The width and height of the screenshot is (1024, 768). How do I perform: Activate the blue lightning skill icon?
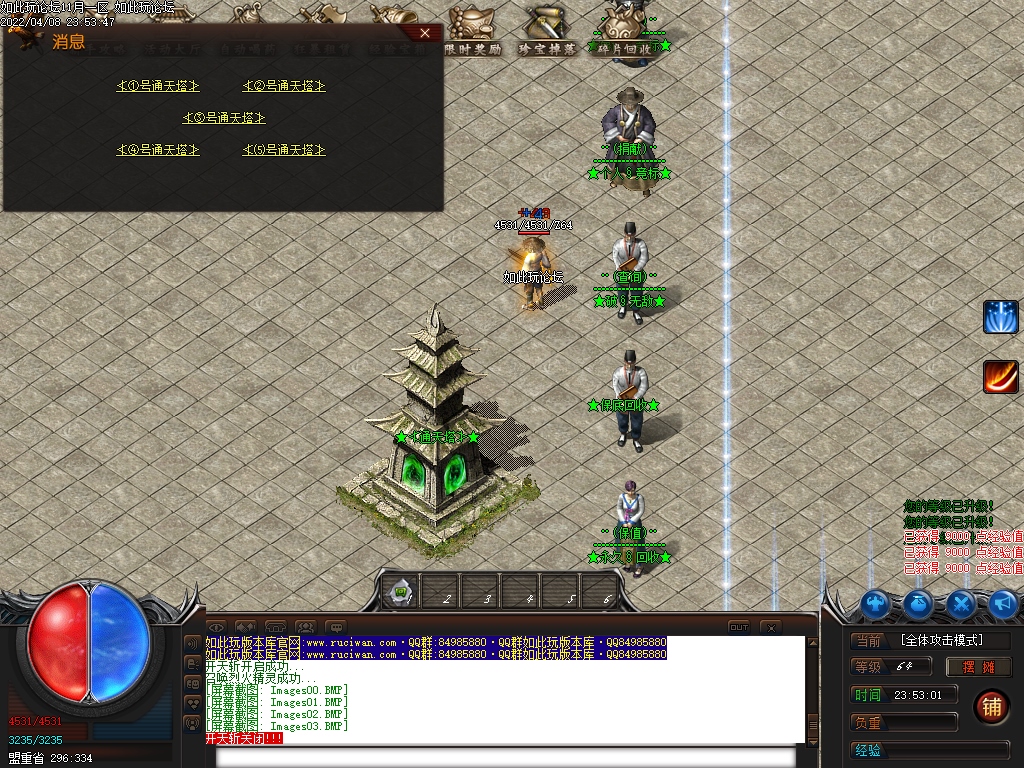pos(1000,317)
